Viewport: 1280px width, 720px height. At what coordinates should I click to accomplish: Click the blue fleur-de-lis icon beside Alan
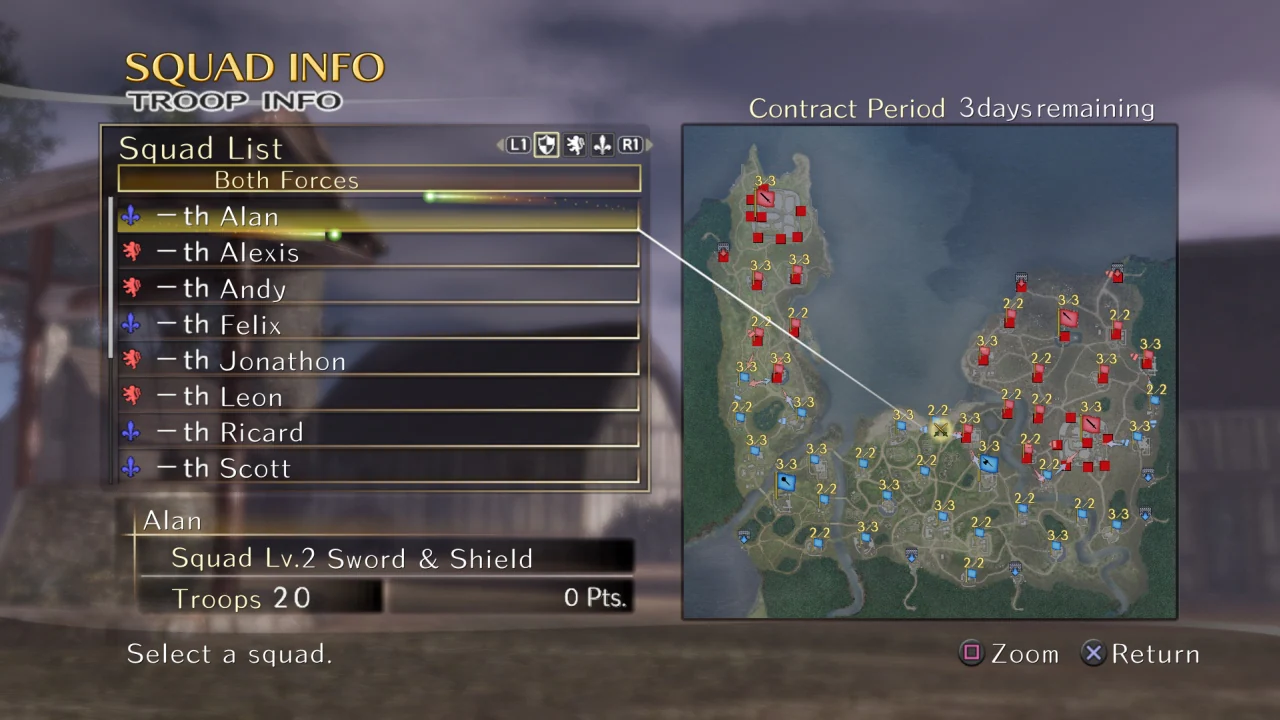tap(131, 216)
